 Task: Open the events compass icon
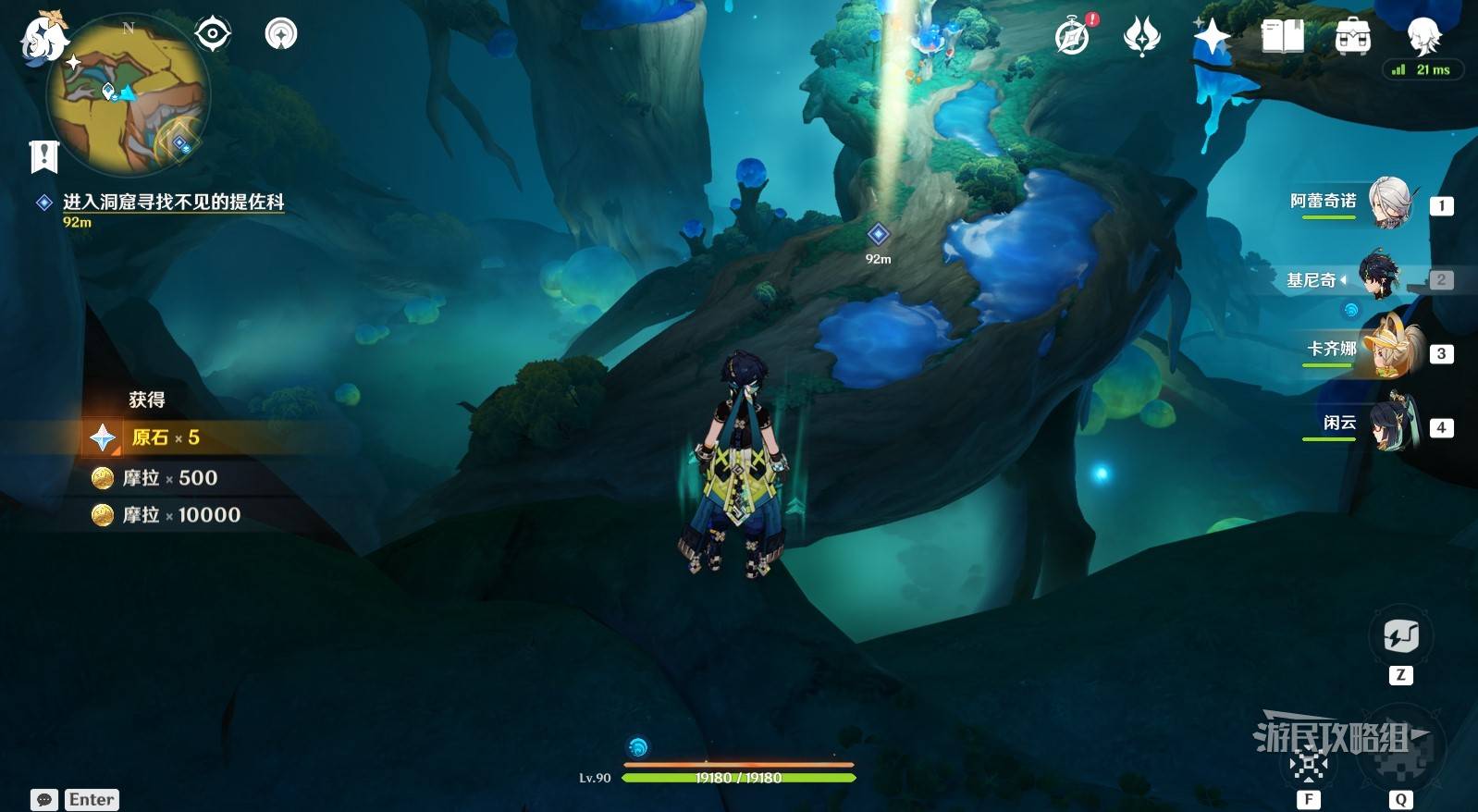[1073, 37]
